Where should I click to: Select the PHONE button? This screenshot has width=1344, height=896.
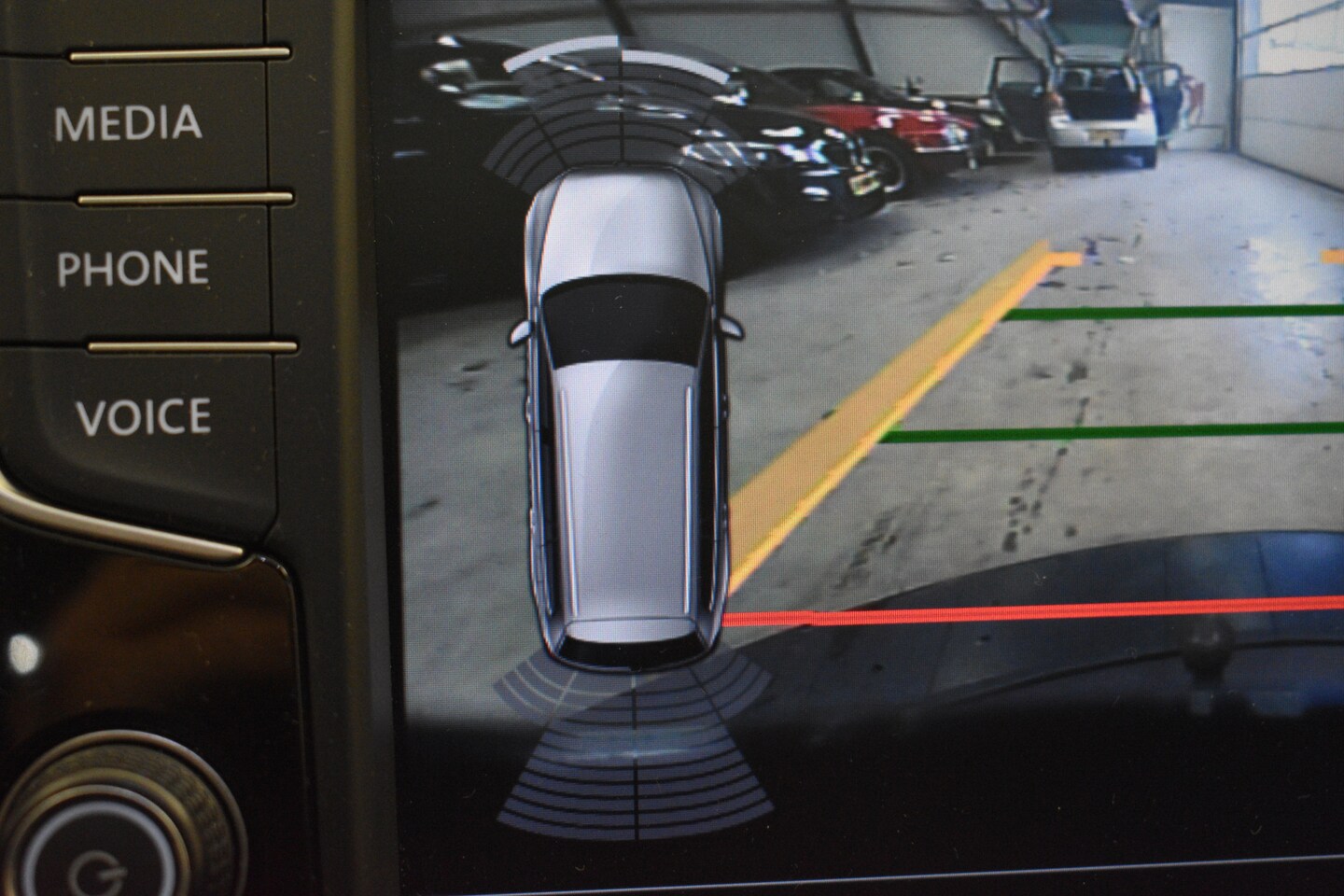[133, 269]
